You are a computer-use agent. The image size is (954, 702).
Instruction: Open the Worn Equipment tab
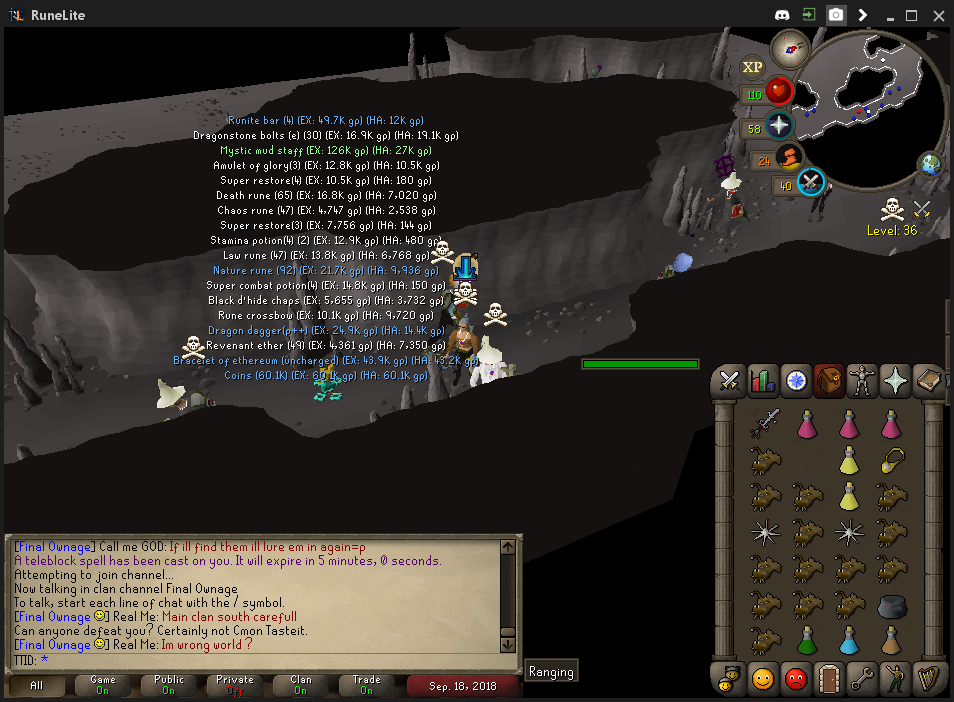point(861,381)
